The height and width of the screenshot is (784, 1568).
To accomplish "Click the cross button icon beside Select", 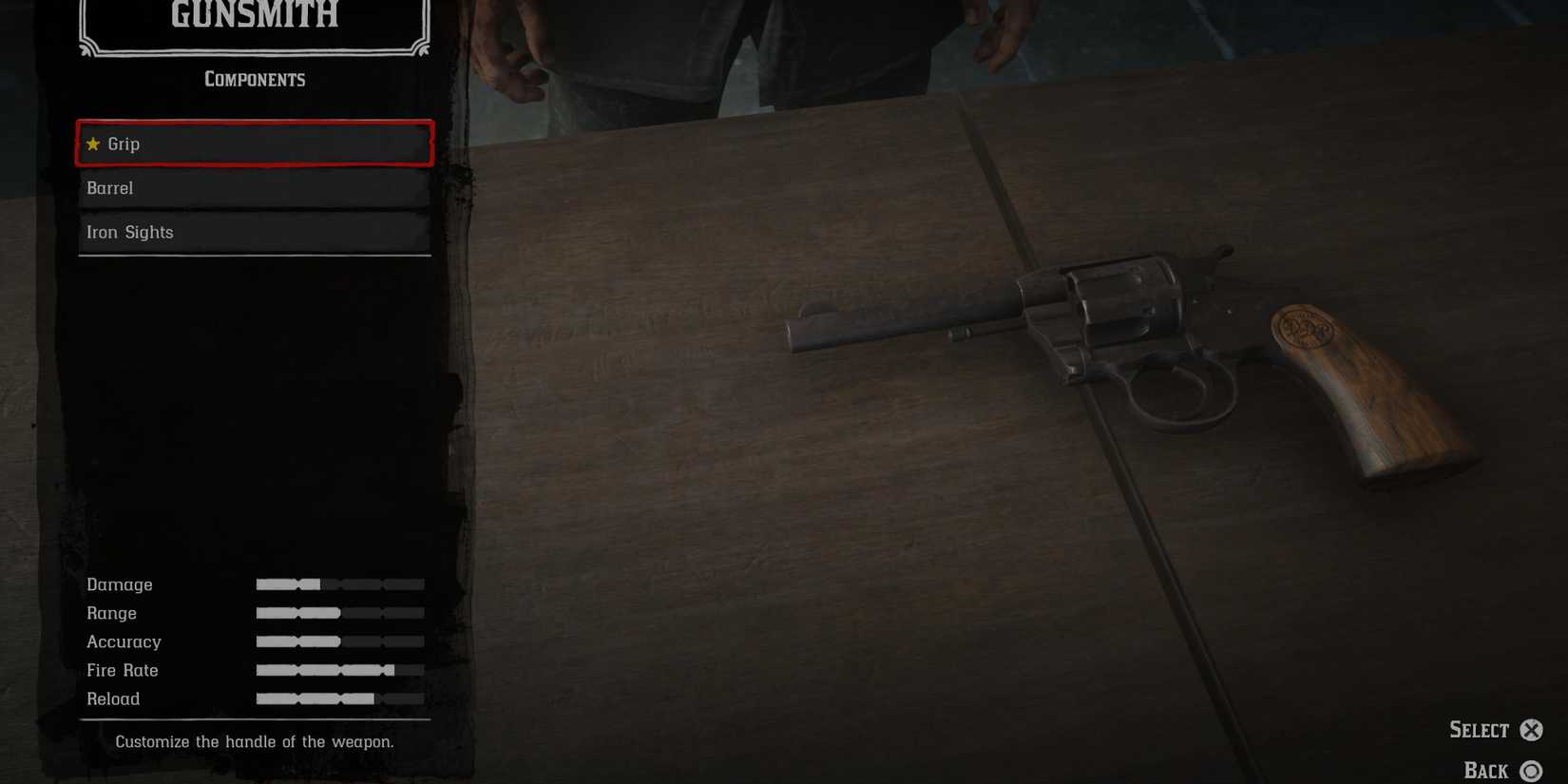I will click(1532, 730).
